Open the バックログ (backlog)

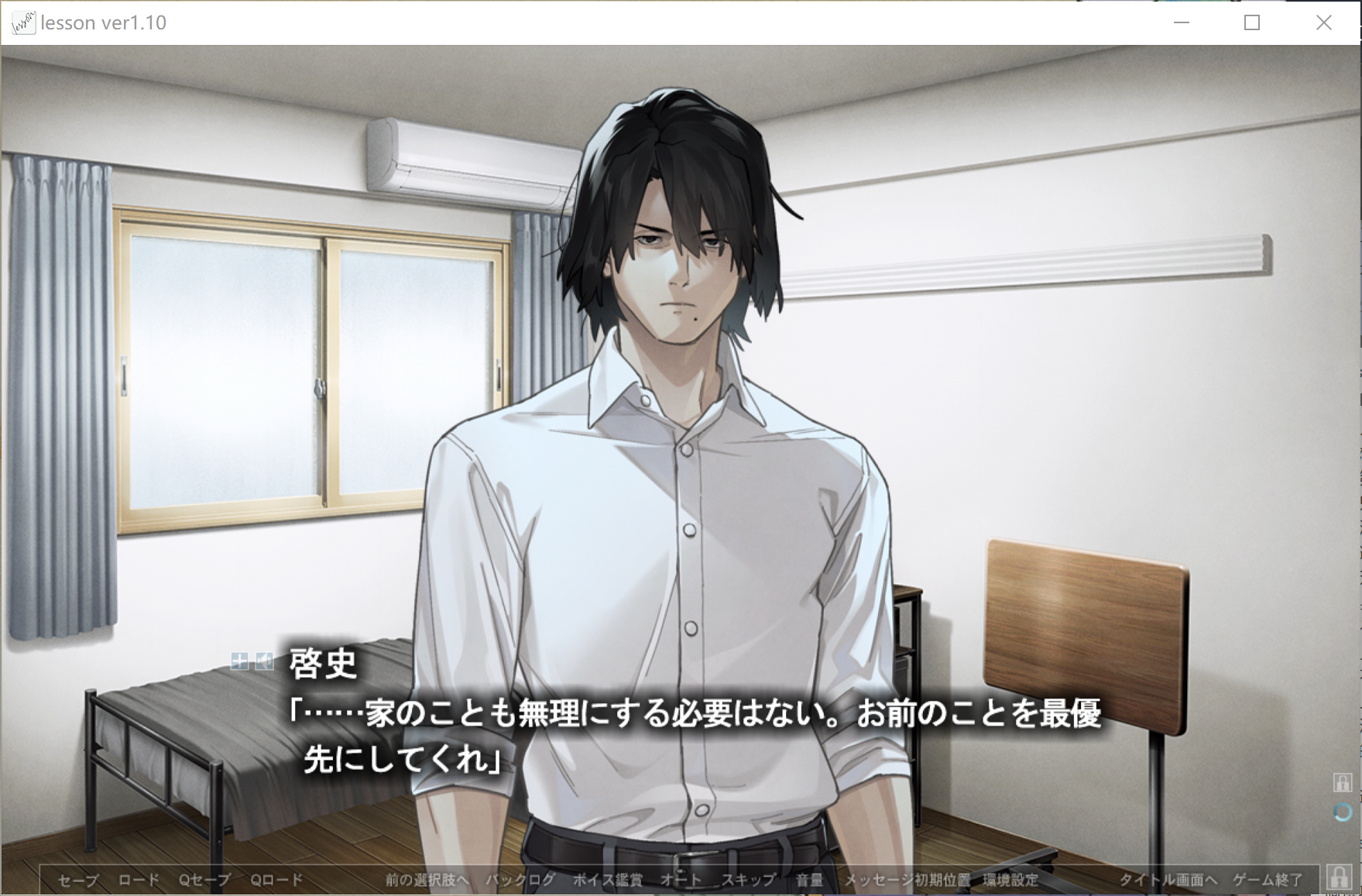coord(520,880)
